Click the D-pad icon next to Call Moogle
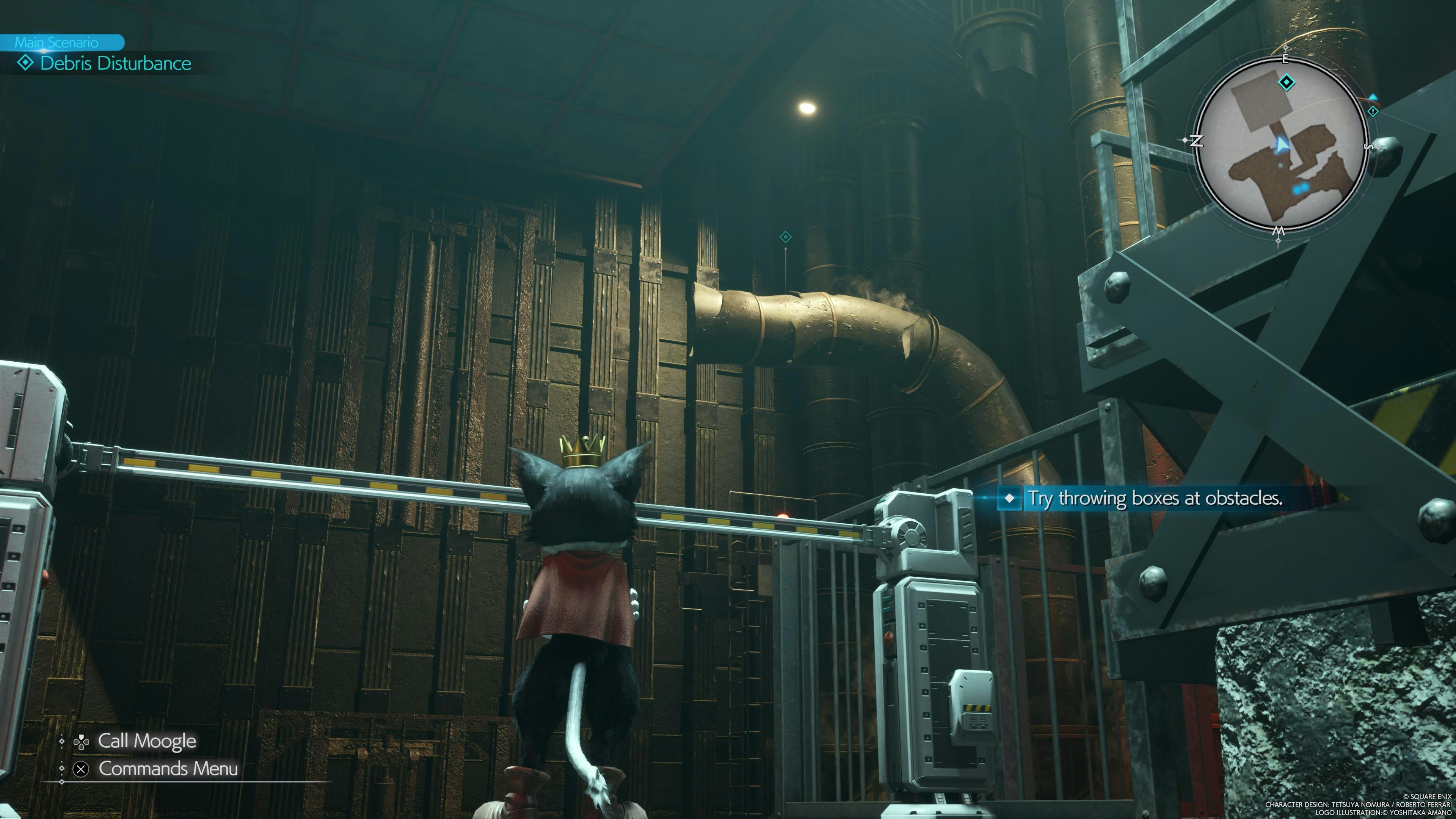Screen dimensions: 1456x819 click(82, 742)
